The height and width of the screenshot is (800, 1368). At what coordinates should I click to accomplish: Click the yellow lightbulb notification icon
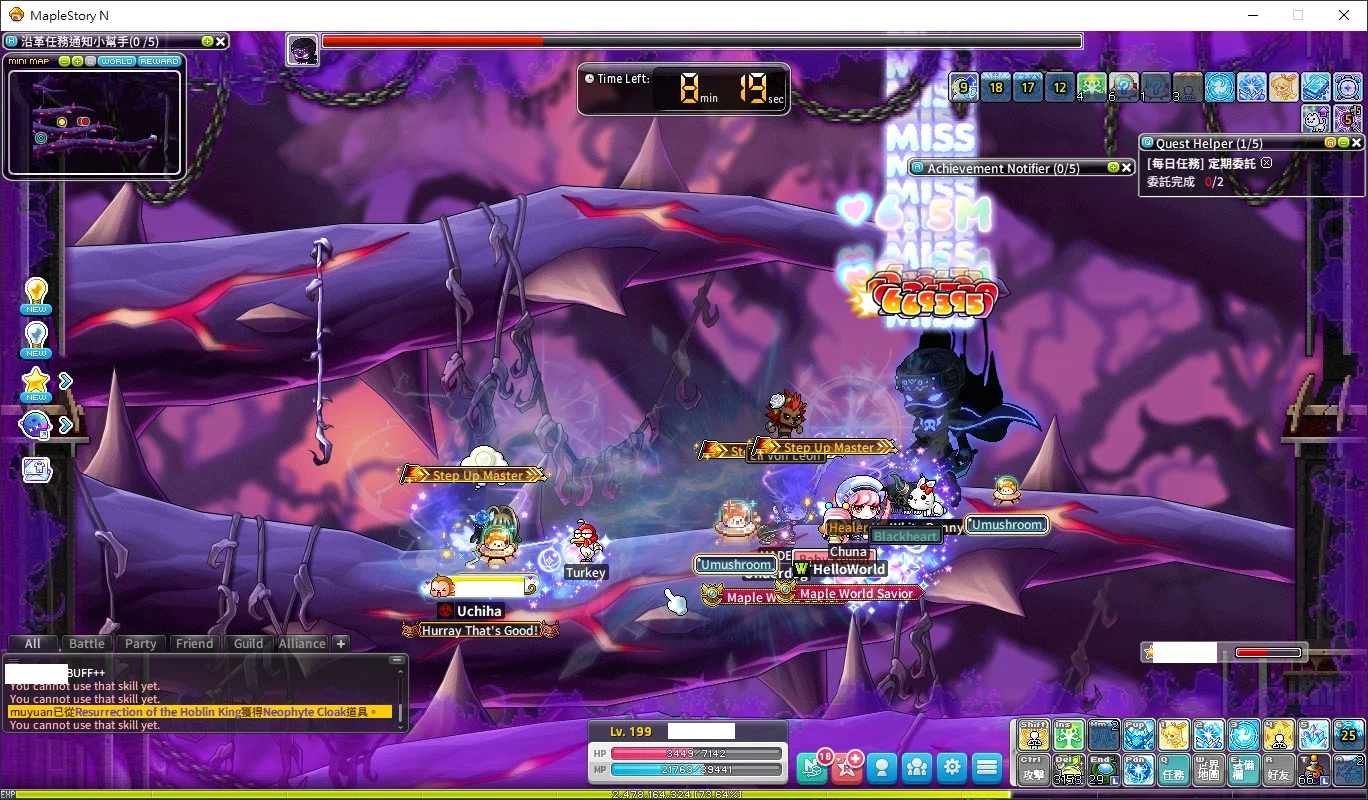pos(37,292)
